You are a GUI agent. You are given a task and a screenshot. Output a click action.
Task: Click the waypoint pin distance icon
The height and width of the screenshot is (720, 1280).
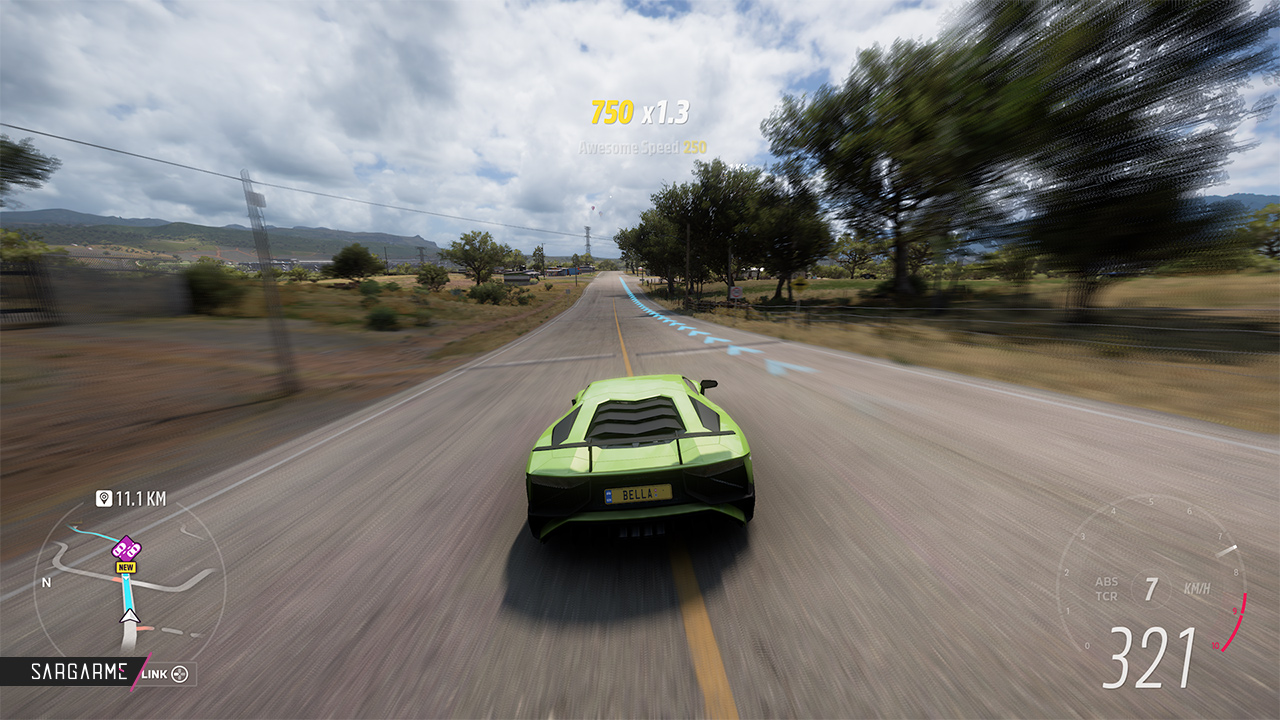point(104,498)
